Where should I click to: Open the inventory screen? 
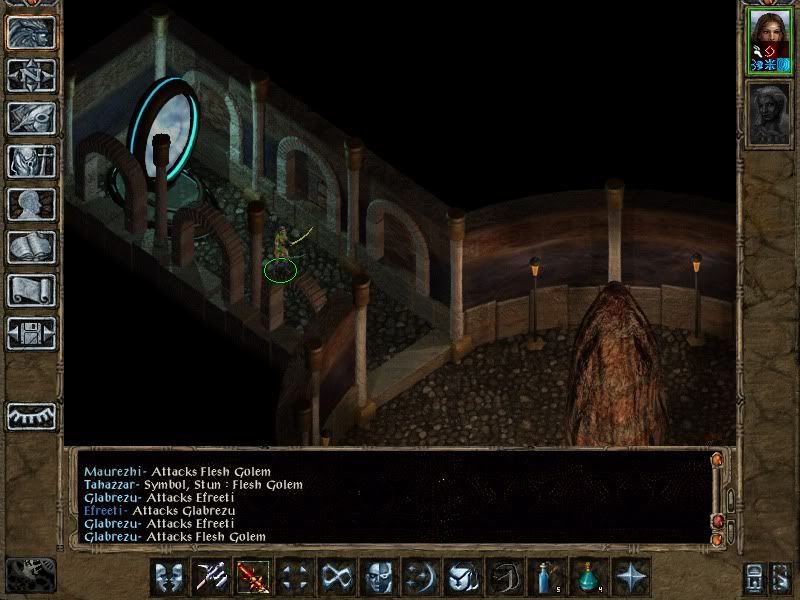point(31,161)
